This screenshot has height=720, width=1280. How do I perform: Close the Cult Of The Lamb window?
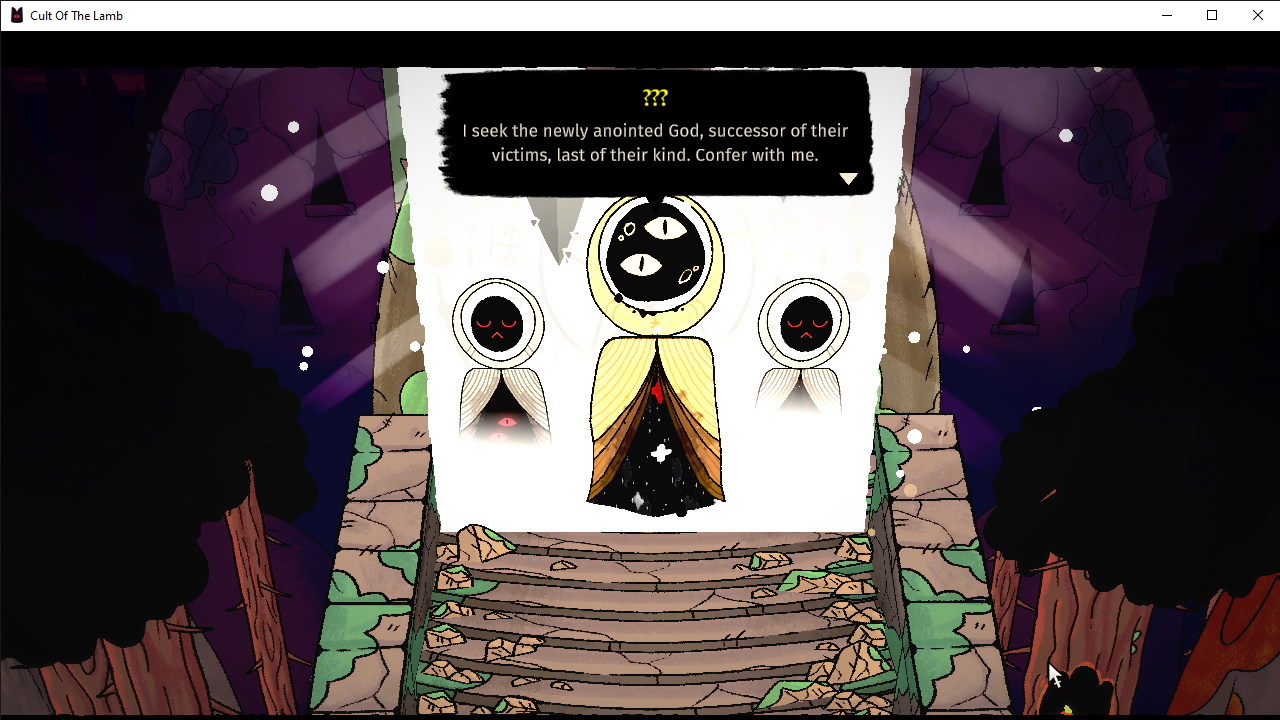pos(1258,15)
